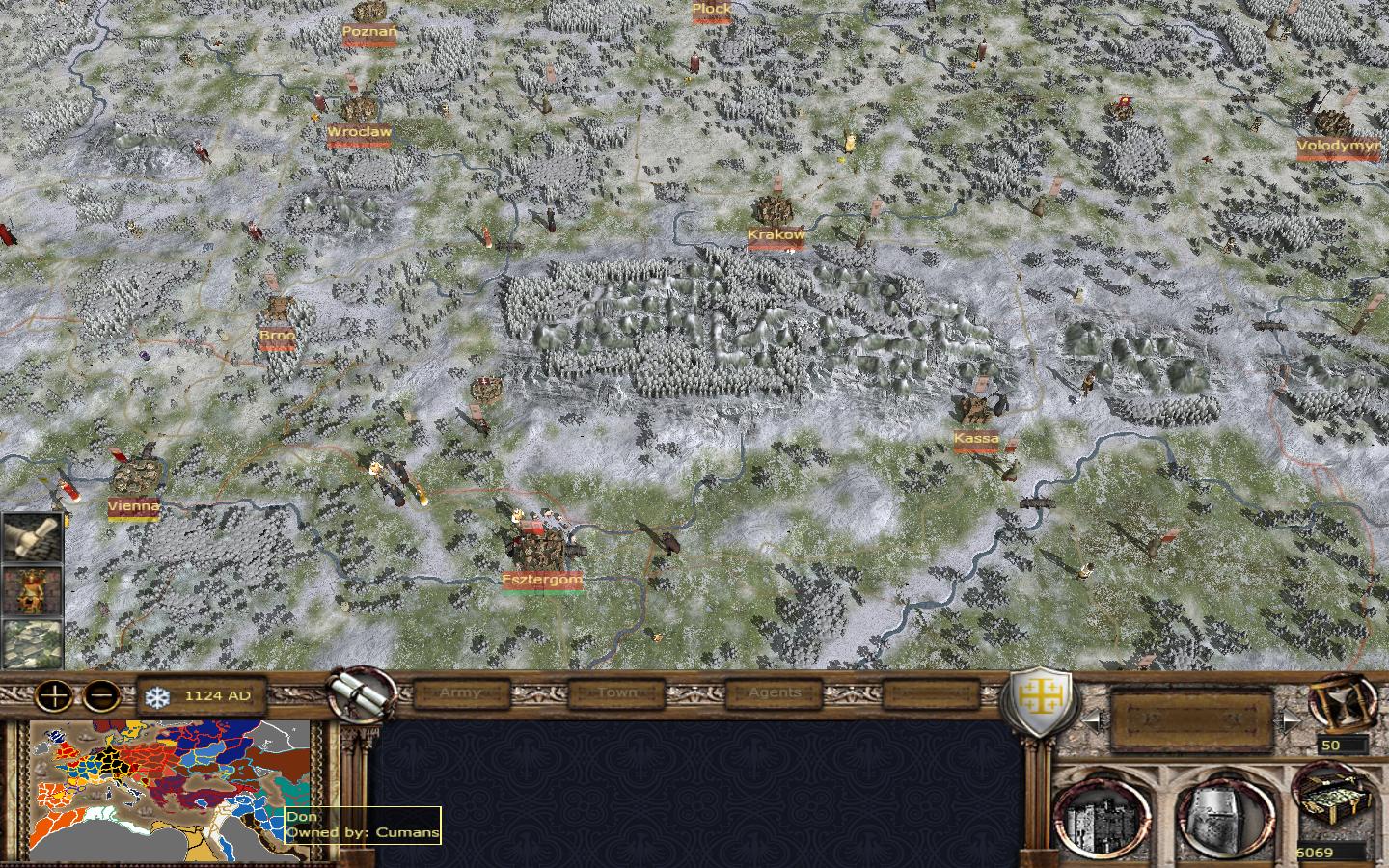Image resolution: width=1389 pixels, height=868 pixels.
Task: Select the Esztergom settlement label
Action: 542,580
